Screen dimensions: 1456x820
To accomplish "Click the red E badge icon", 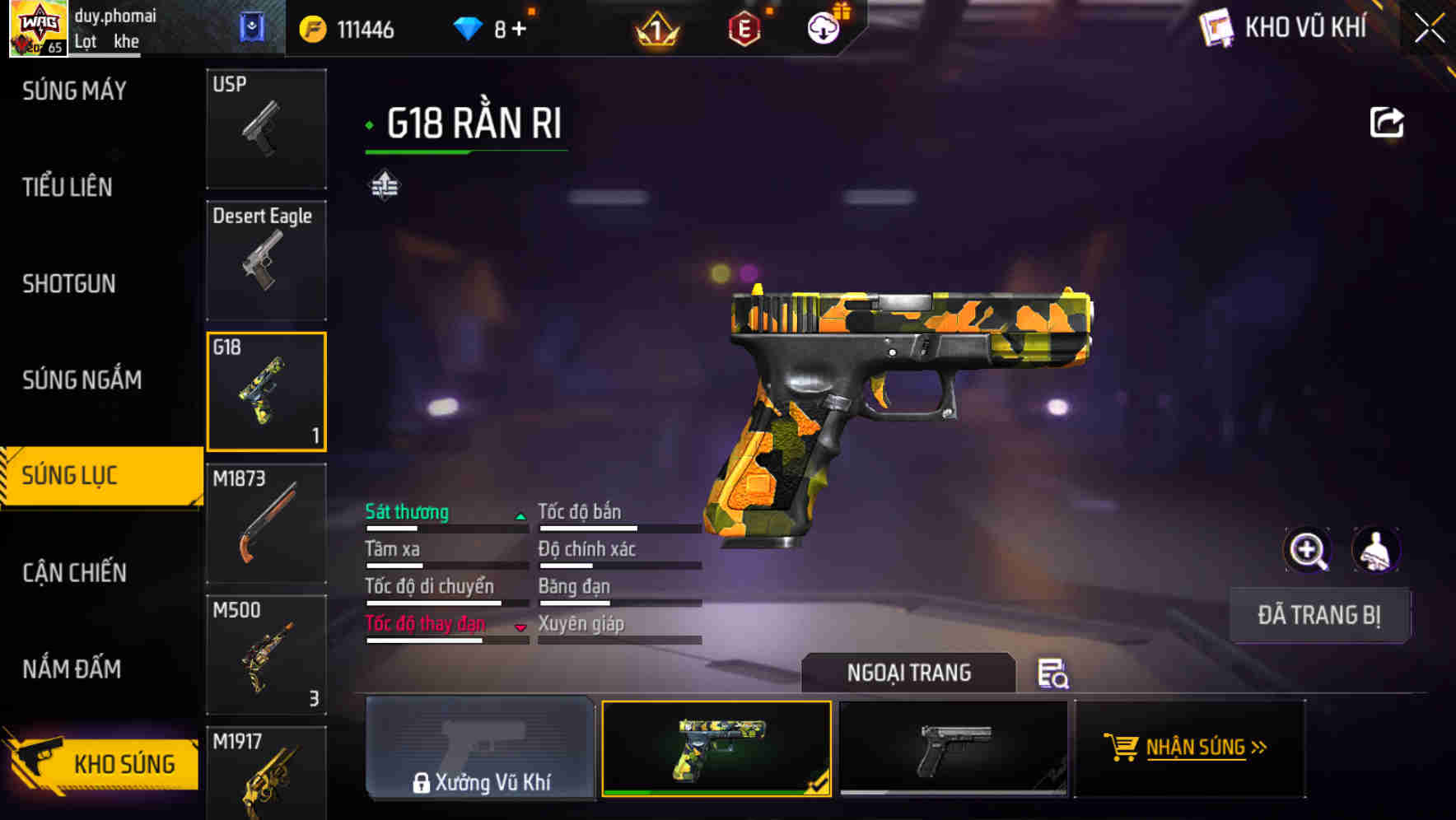I will (744, 27).
